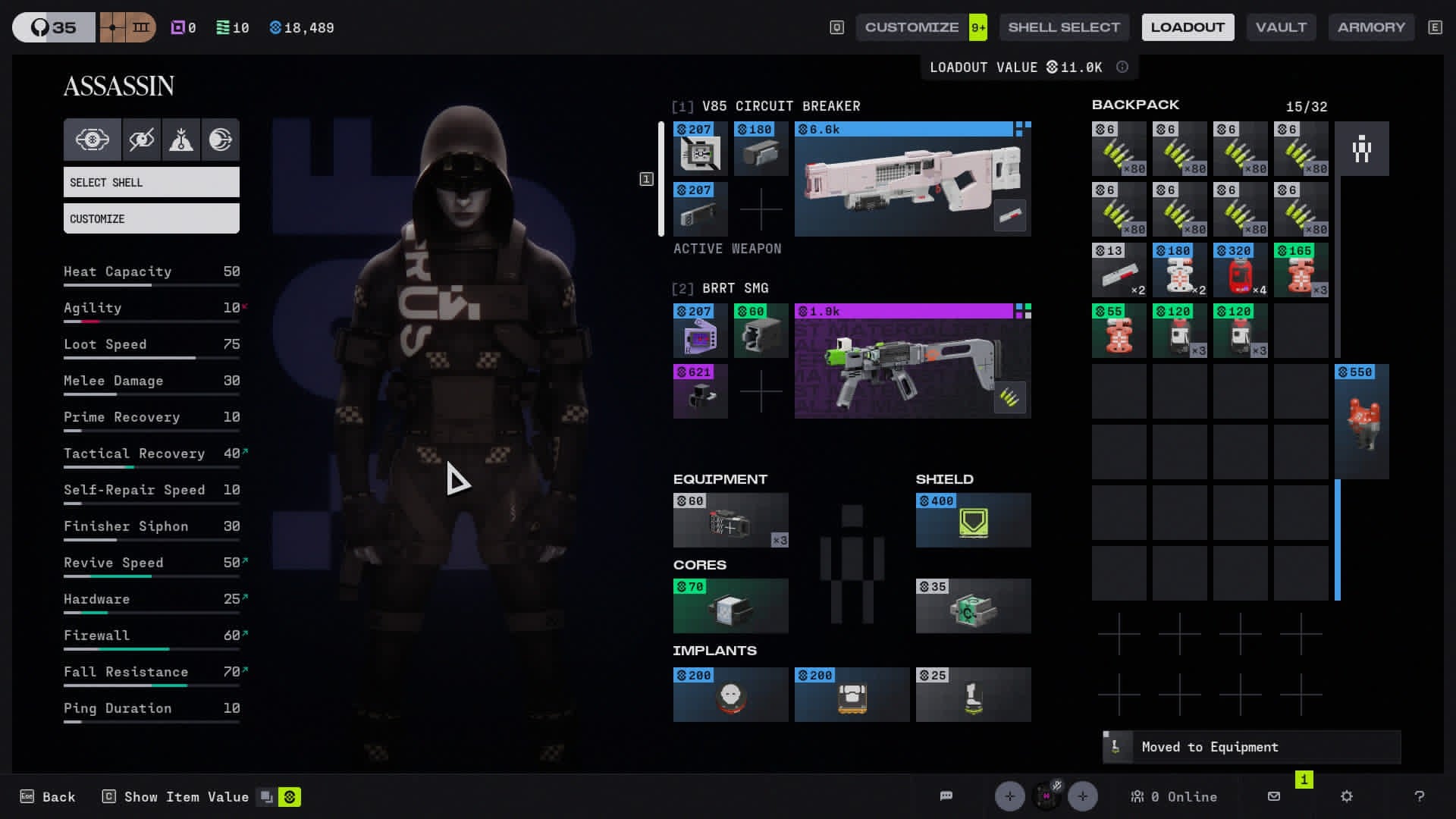Click the Customize button under Assassin
Image resolution: width=1456 pixels, height=819 pixels.
(152, 219)
